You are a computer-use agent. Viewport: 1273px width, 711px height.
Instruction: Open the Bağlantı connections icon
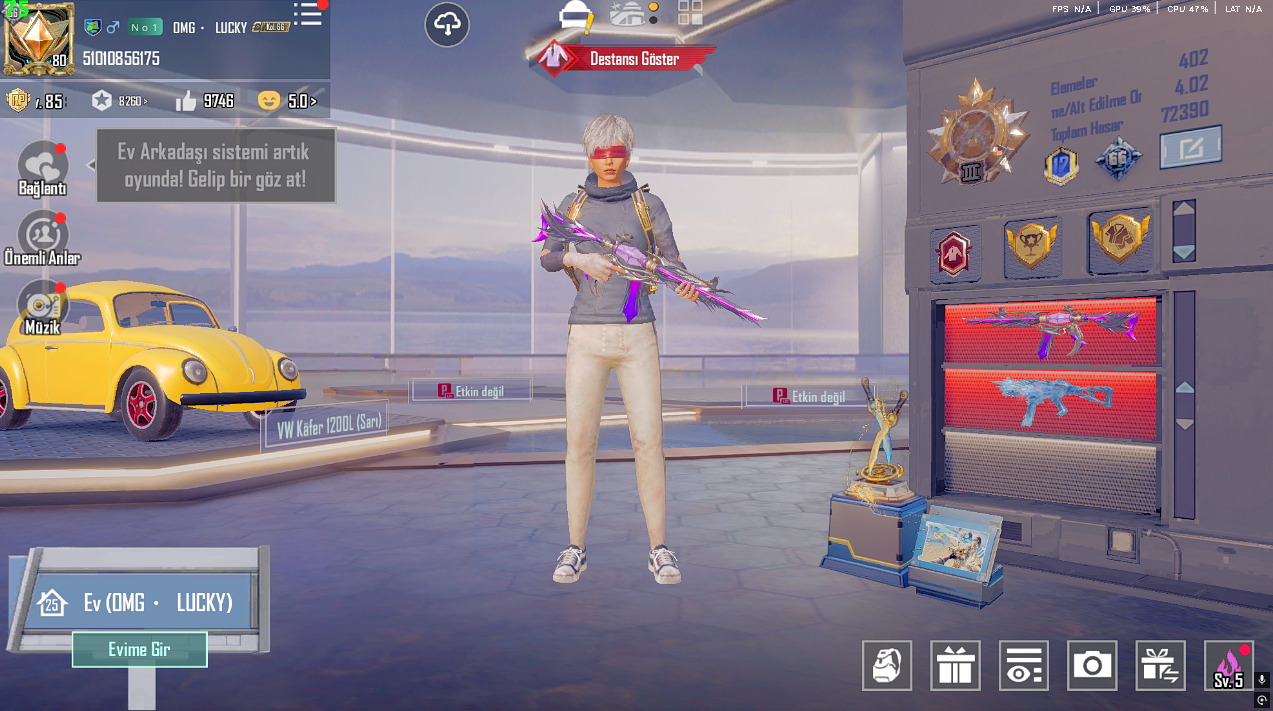43,167
